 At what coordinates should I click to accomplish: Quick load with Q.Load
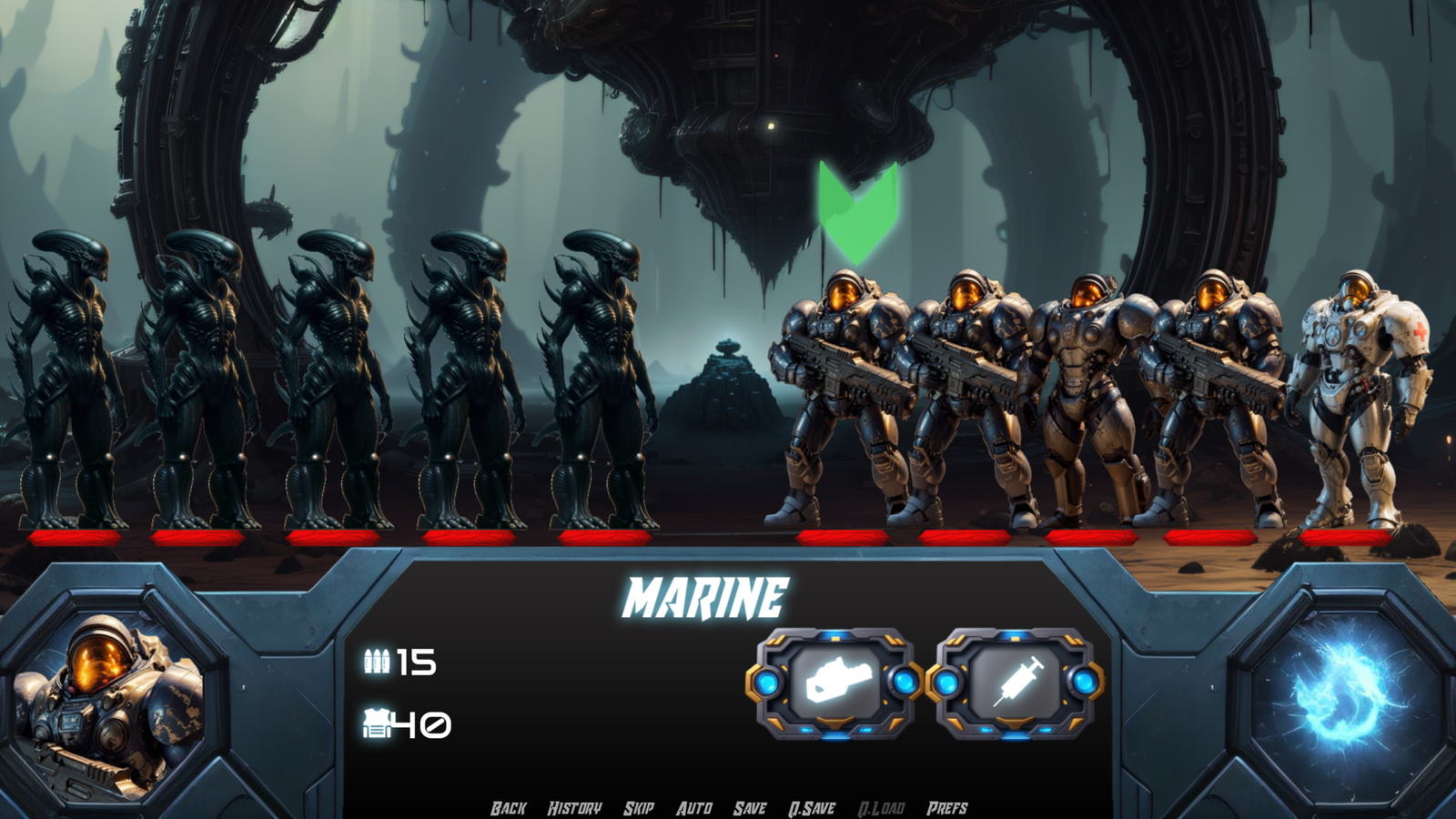[881, 808]
